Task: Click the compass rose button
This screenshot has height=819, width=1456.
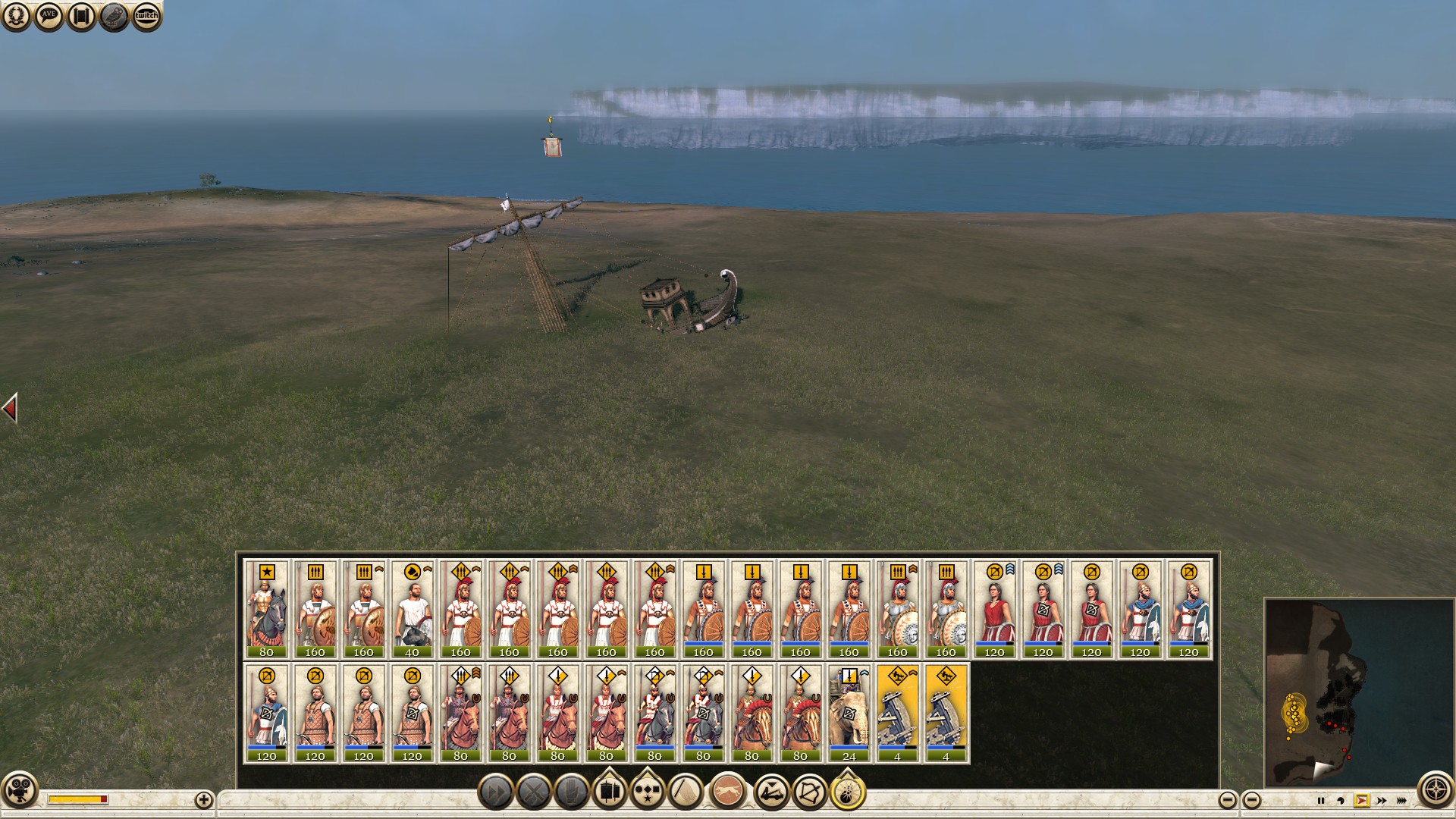Action: click(x=1436, y=791)
